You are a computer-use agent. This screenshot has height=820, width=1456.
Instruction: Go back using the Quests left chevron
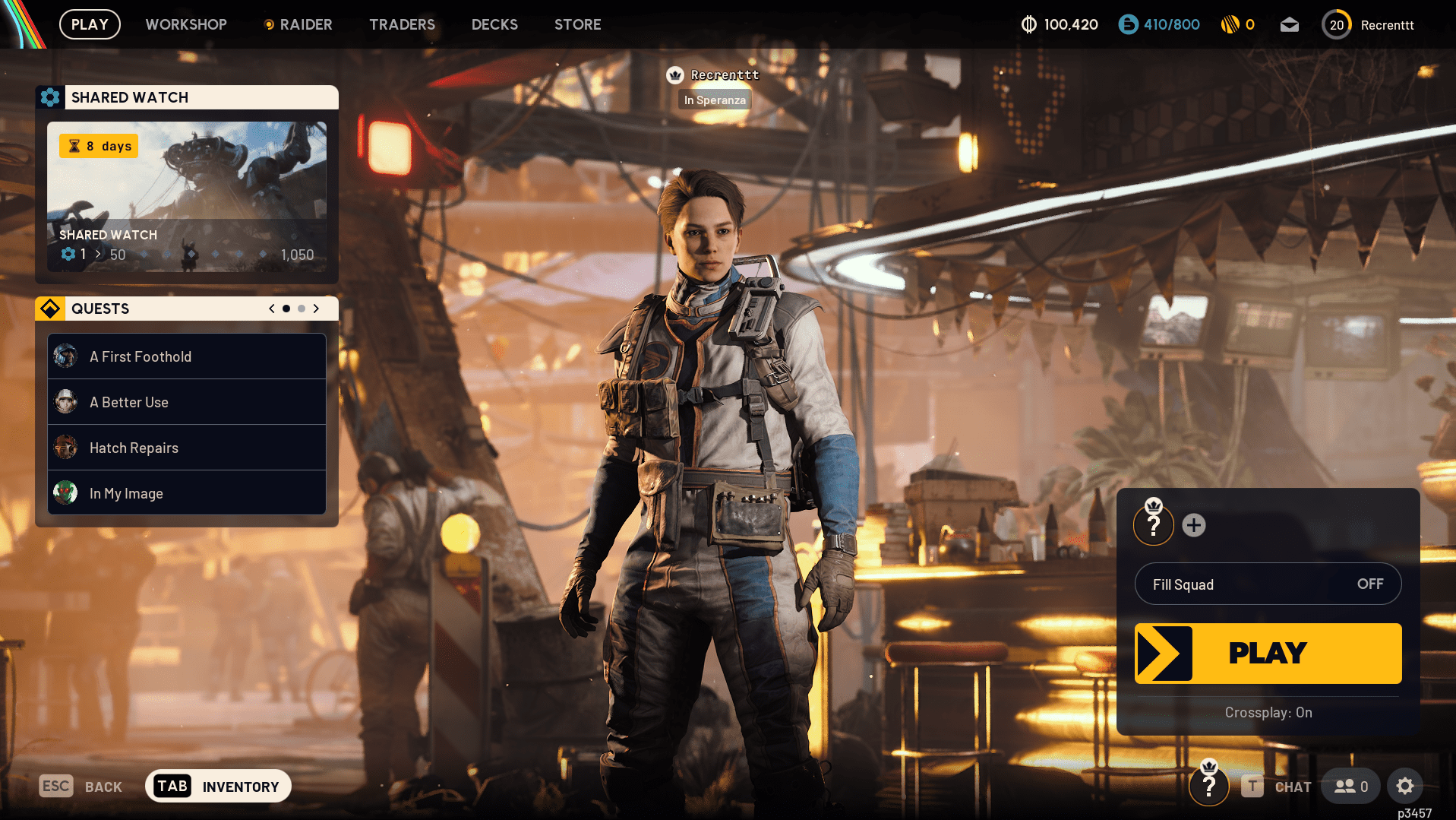click(271, 309)
